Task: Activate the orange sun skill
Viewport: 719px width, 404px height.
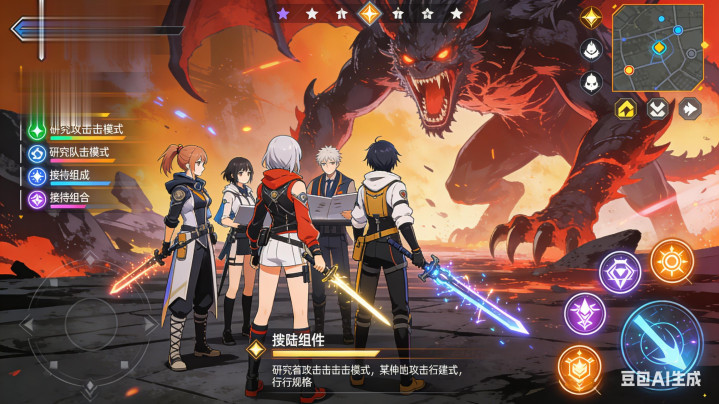Action: point(672,261)
